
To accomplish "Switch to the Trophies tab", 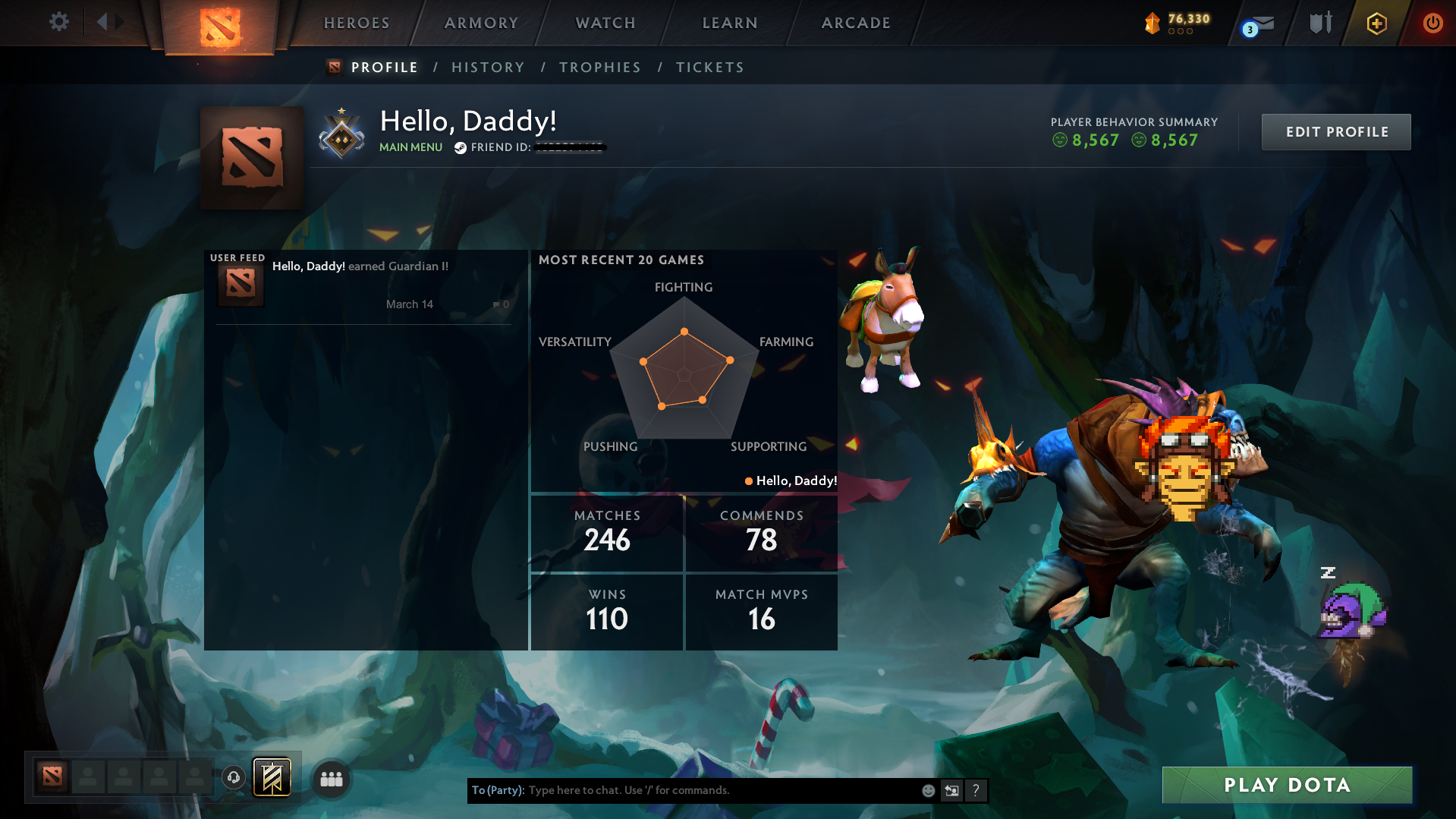I will click(599, 67).
